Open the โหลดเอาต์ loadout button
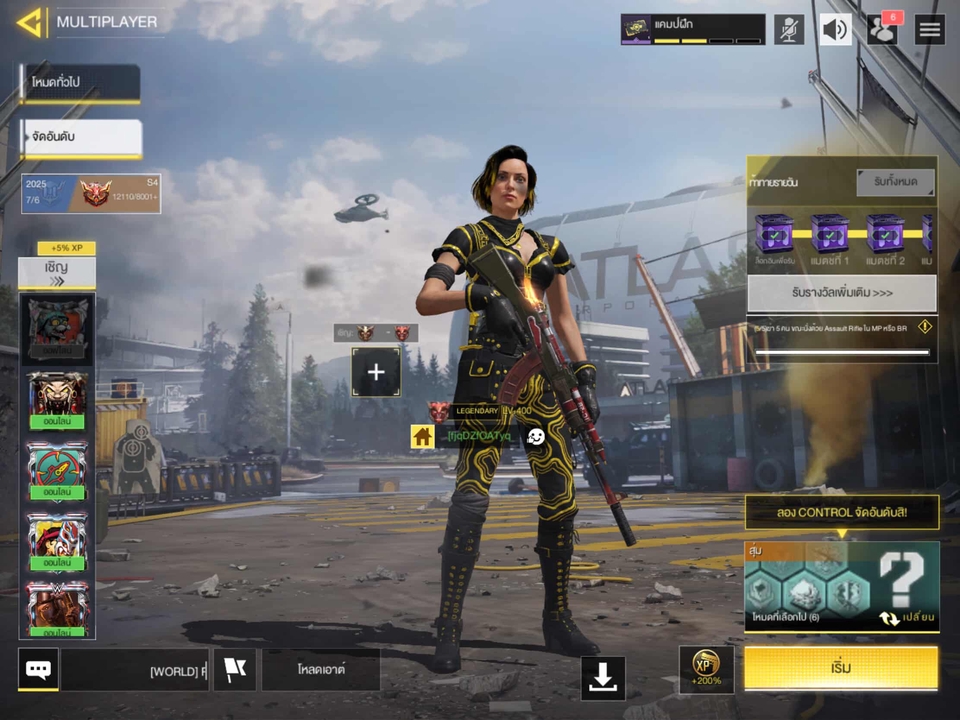 [x=320, y=669]
